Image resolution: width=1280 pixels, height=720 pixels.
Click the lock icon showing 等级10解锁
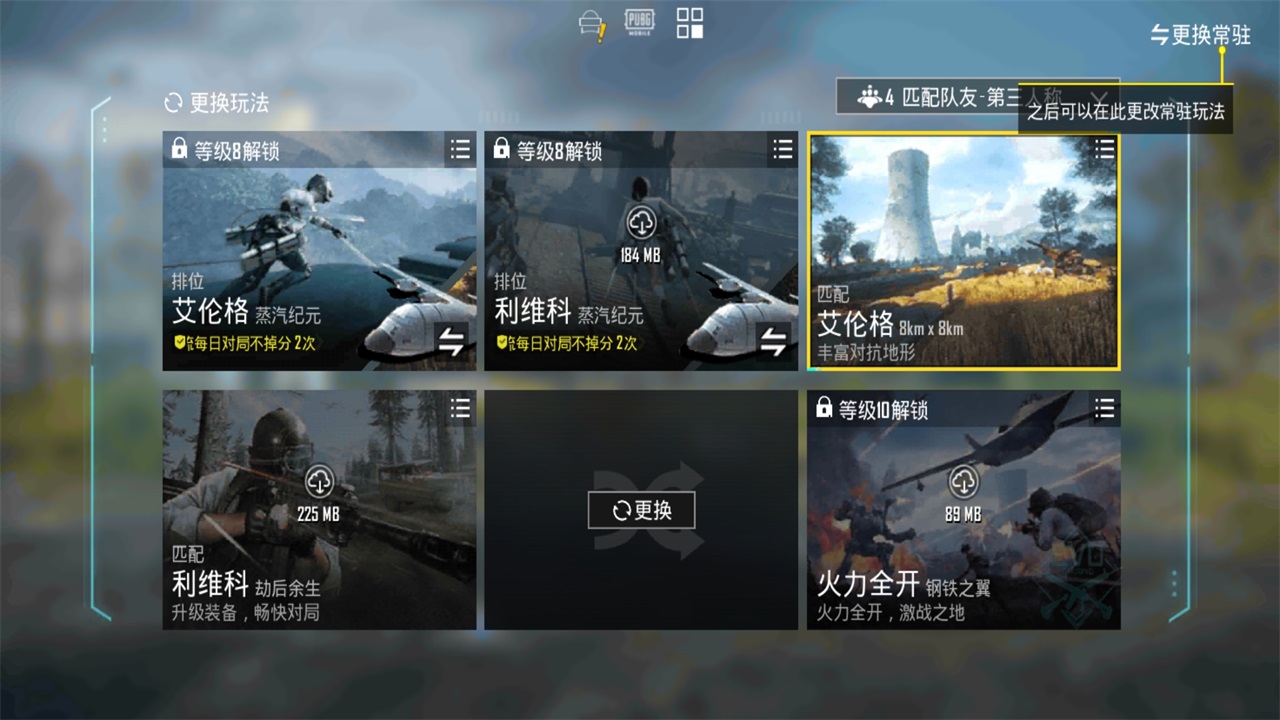tap(824, 408)
